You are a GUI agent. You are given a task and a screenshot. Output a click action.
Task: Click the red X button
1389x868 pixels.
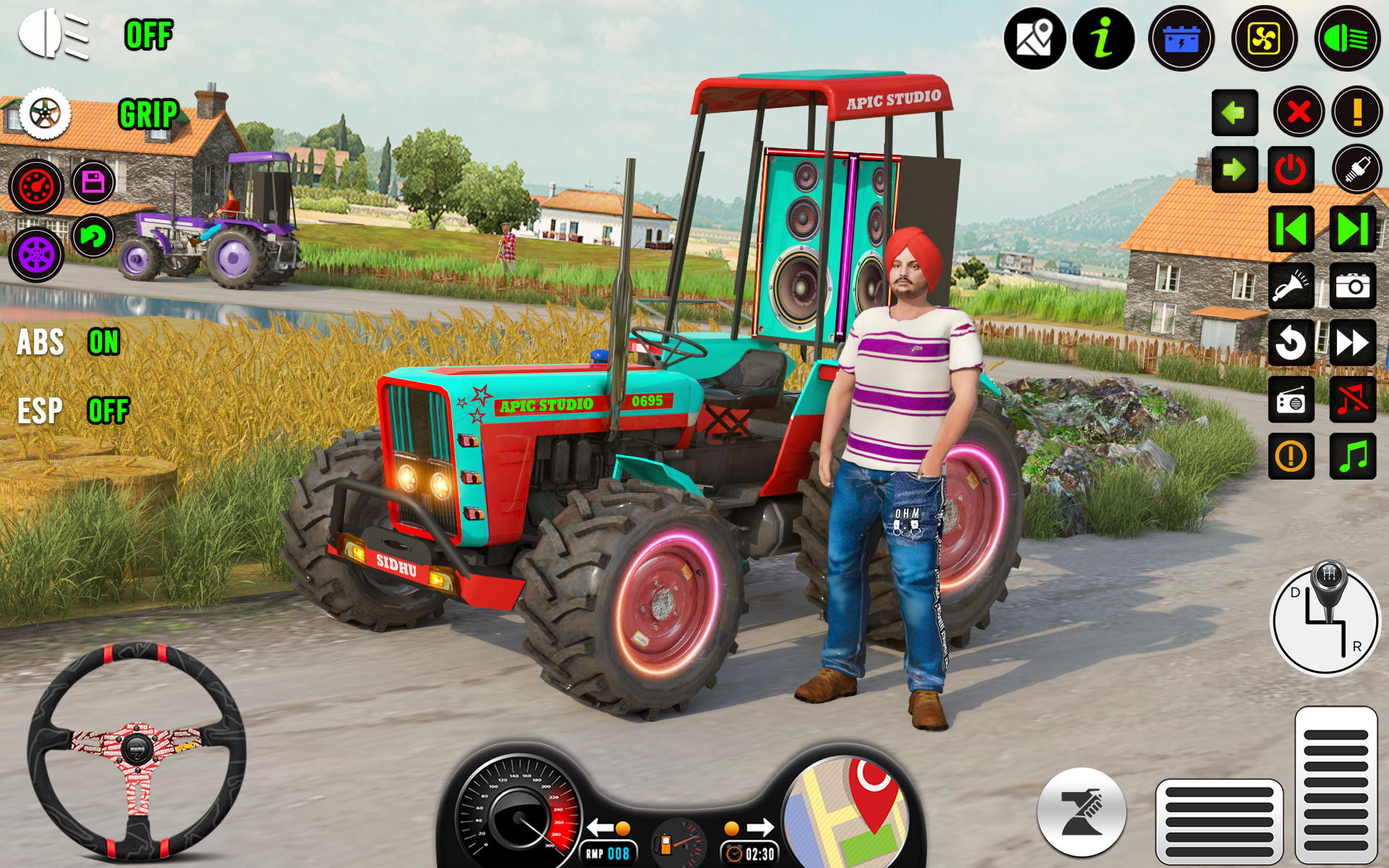pos(1299,112)
